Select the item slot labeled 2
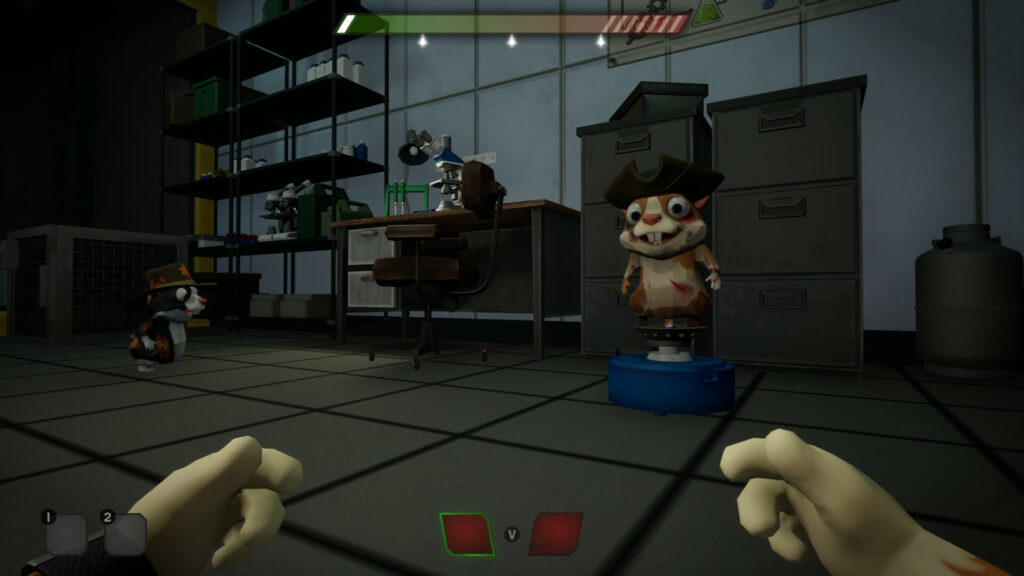The width and height of the screenshot is (1024, 576). (x=125, y=535)
